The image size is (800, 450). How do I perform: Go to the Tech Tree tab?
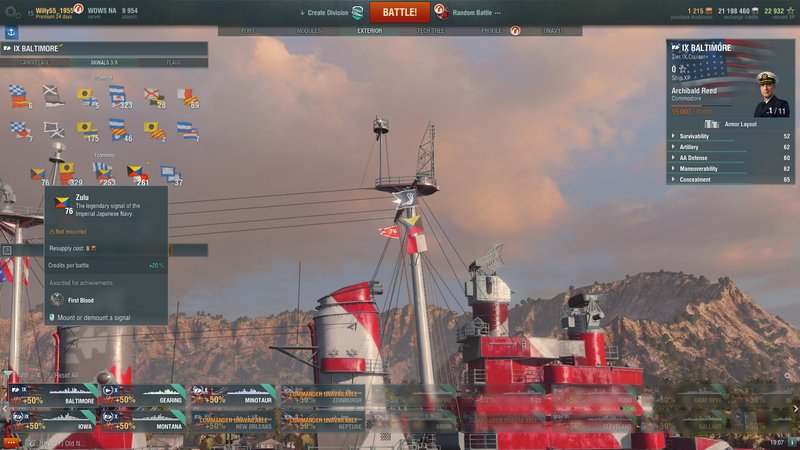[x=431, y=31]
